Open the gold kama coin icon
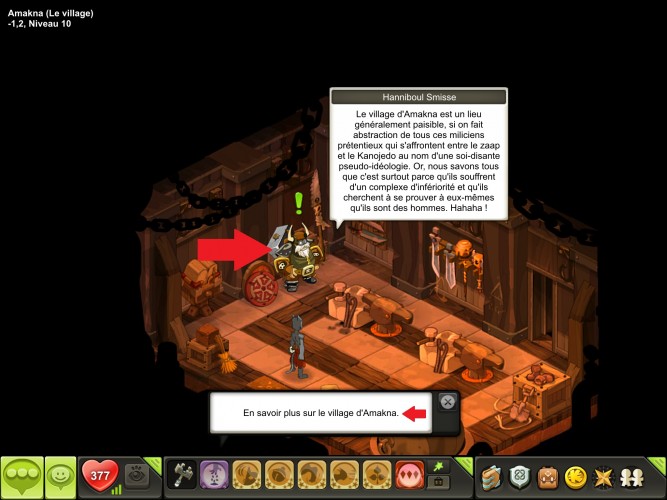667x500 pixels. coord(576,476)
